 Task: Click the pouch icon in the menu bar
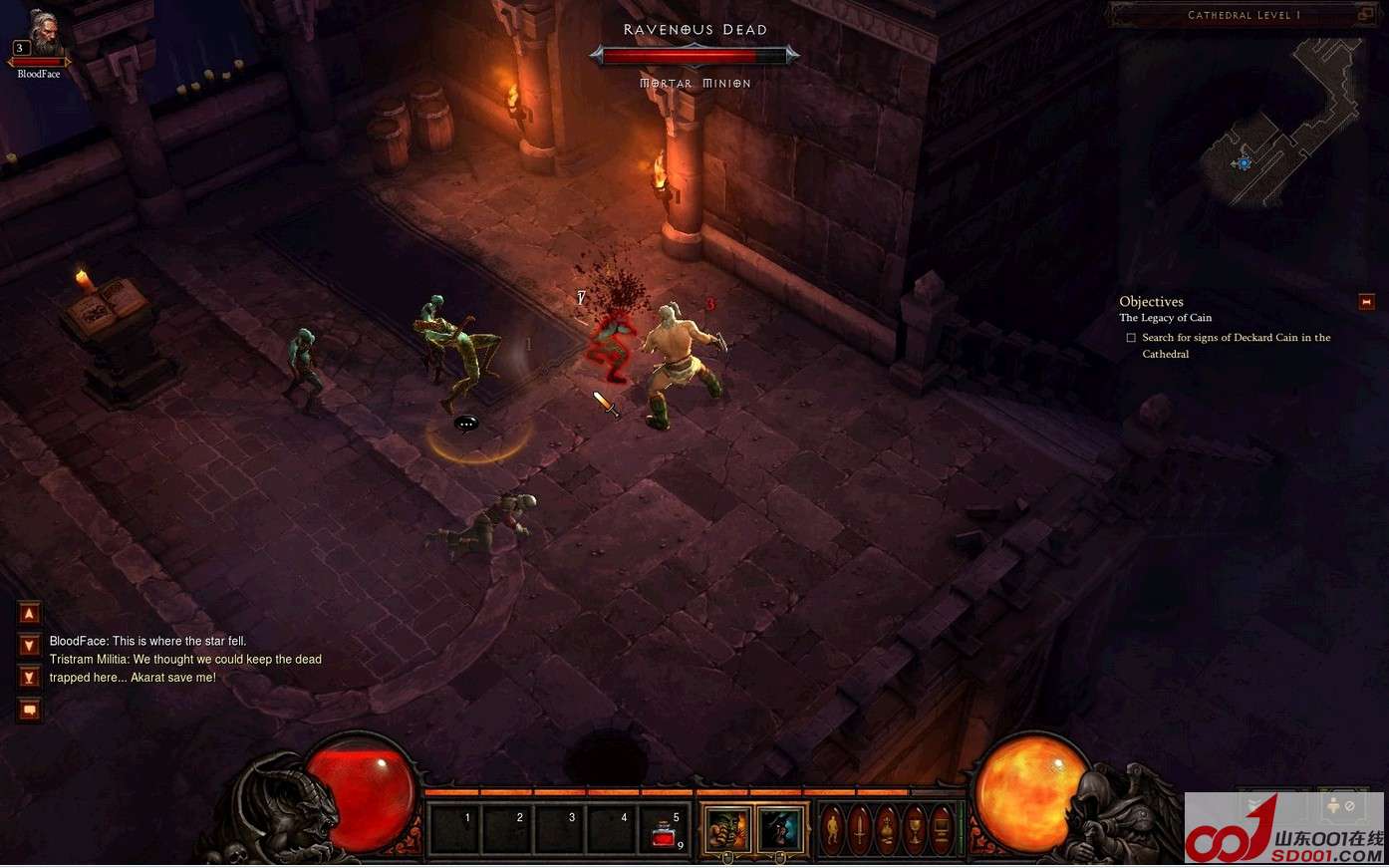[x=886, y=829]
